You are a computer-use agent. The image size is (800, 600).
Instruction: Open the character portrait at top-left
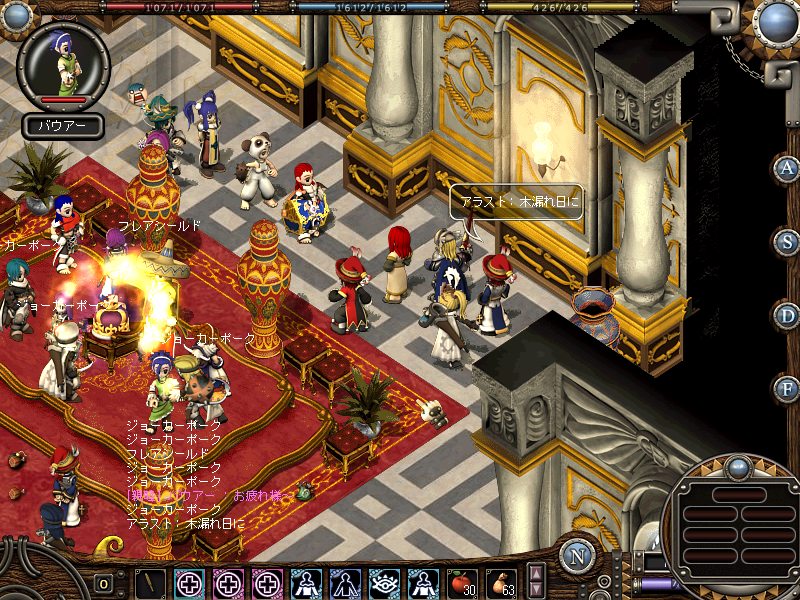click(64, 64)
